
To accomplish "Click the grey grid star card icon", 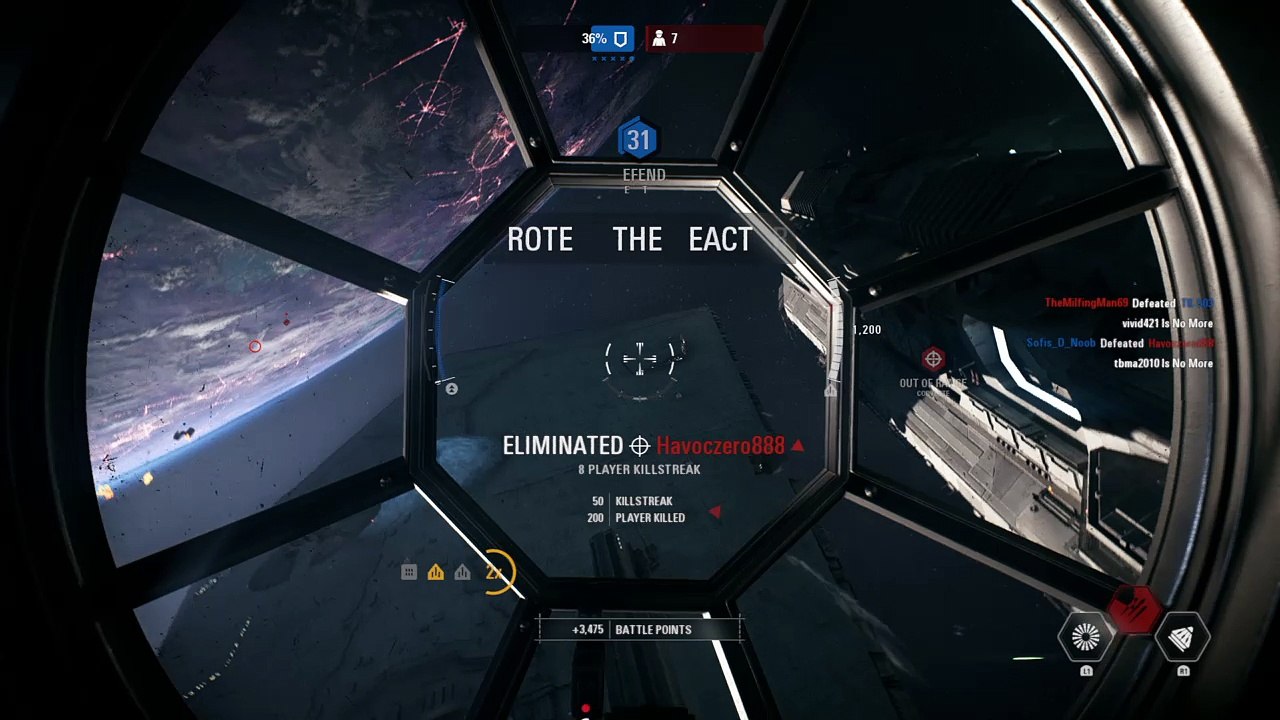I will click(x=409, y=572).
